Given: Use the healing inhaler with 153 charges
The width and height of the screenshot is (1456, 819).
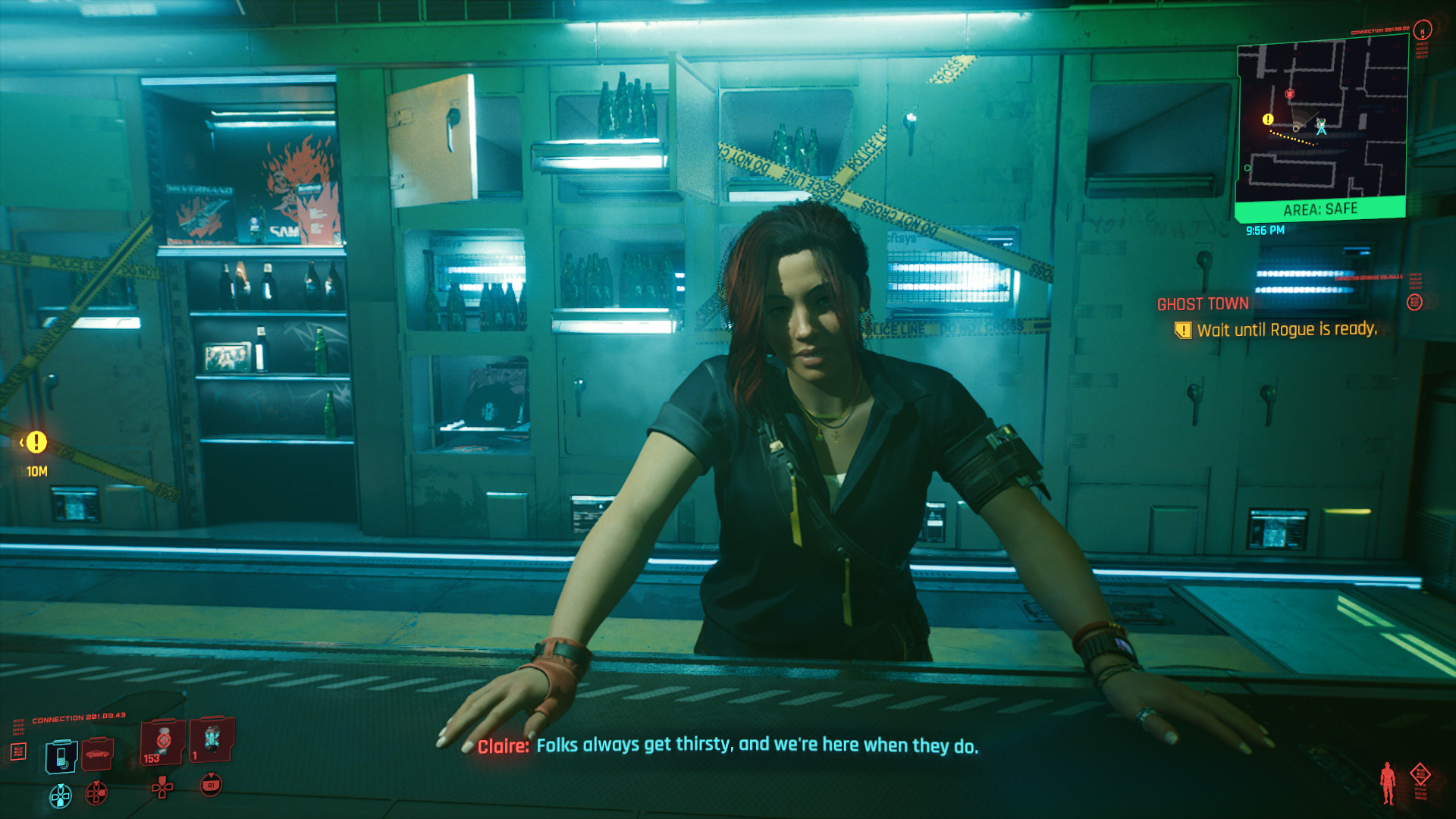Looking at the screenshot, I should (x=162, y=742).
